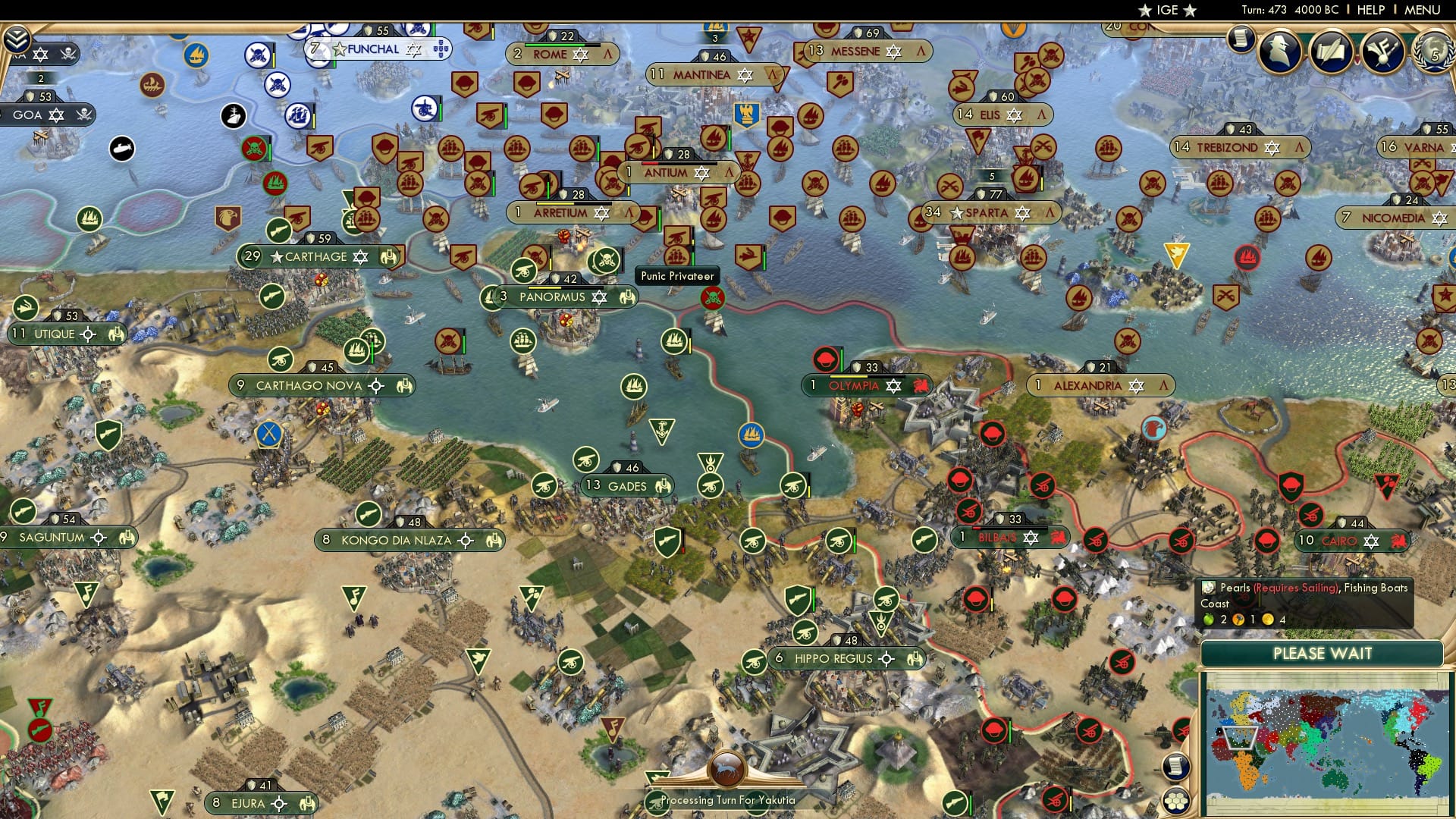
Task: Open the Espionage overview spy icon
Action: (1279, 49)
